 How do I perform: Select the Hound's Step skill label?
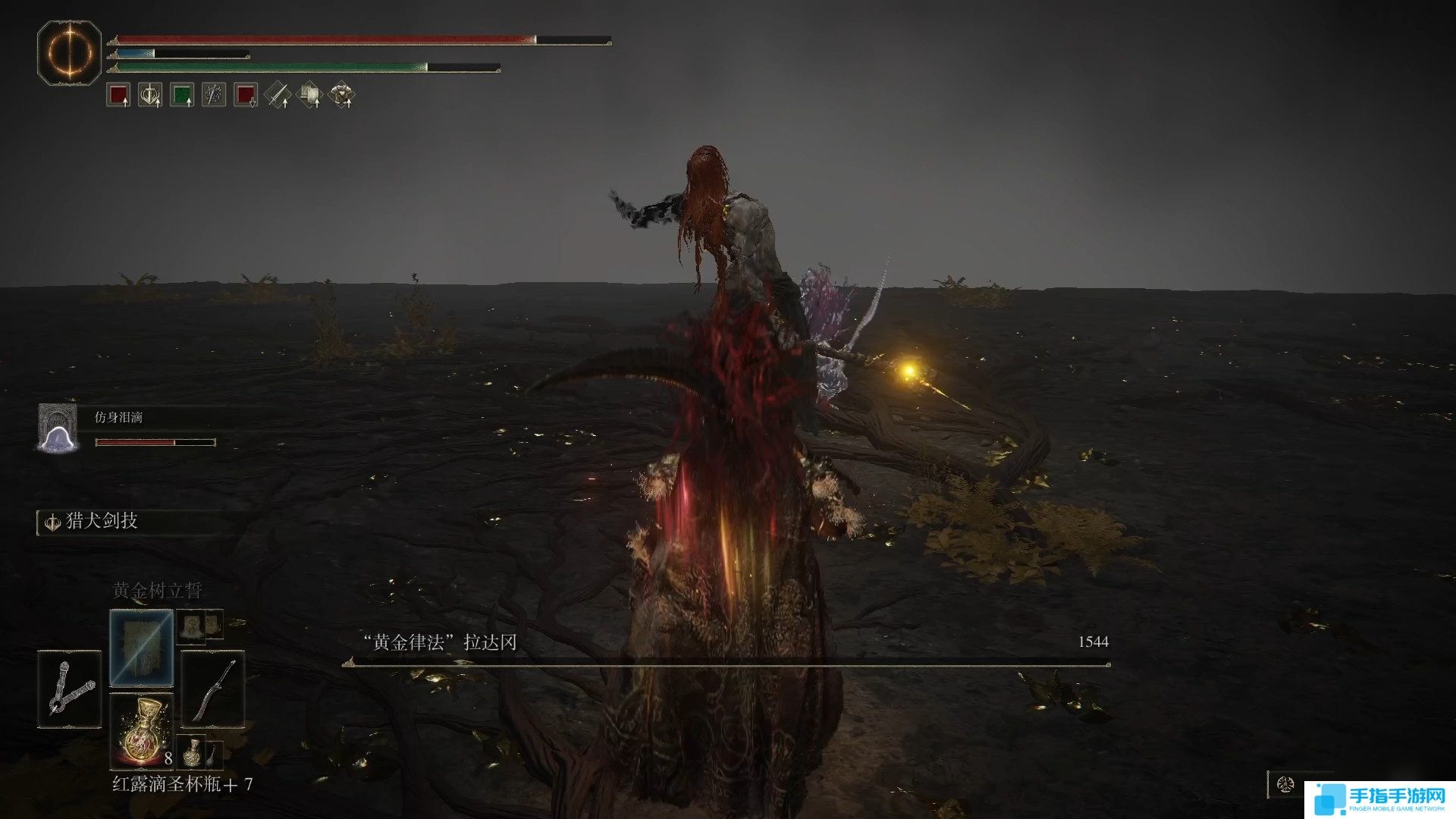coord(101,521)
